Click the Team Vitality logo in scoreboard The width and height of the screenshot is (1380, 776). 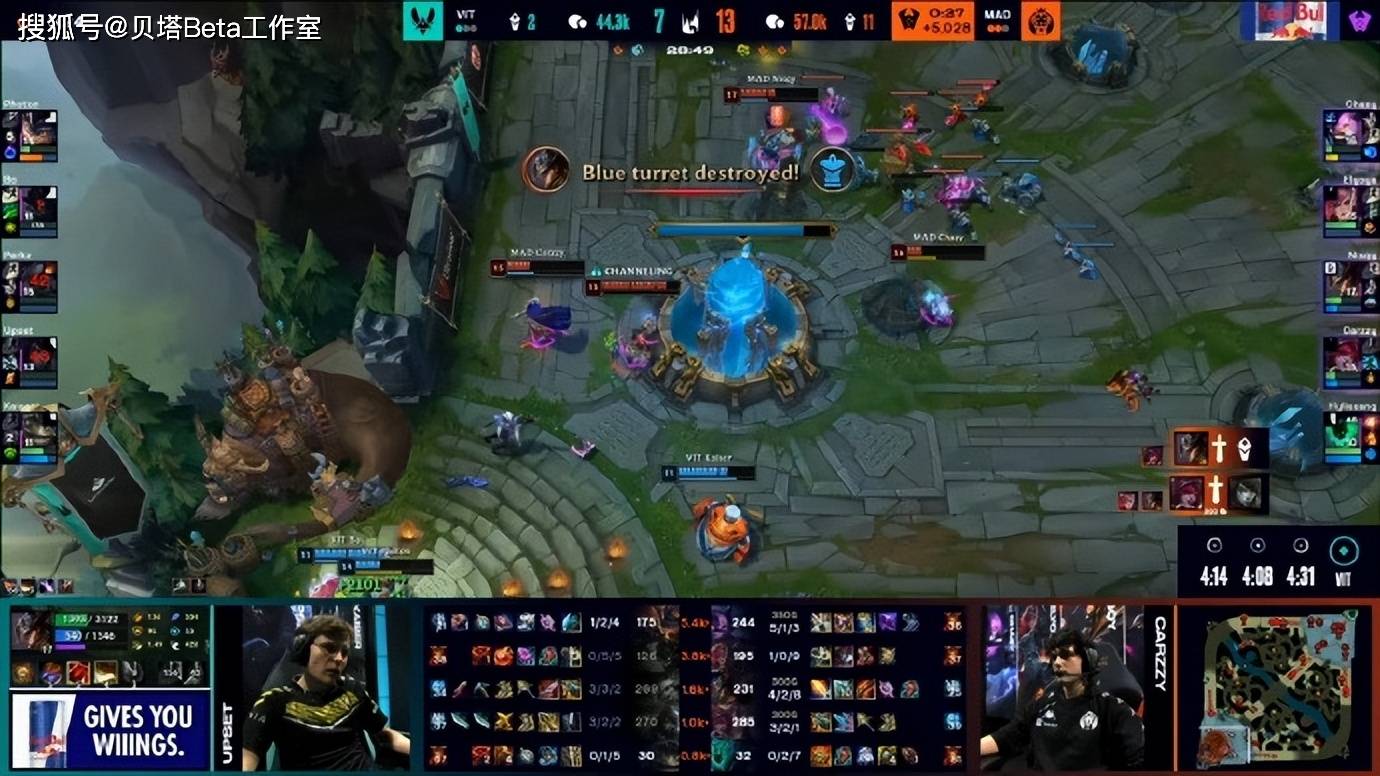click(x=426, y=17)
